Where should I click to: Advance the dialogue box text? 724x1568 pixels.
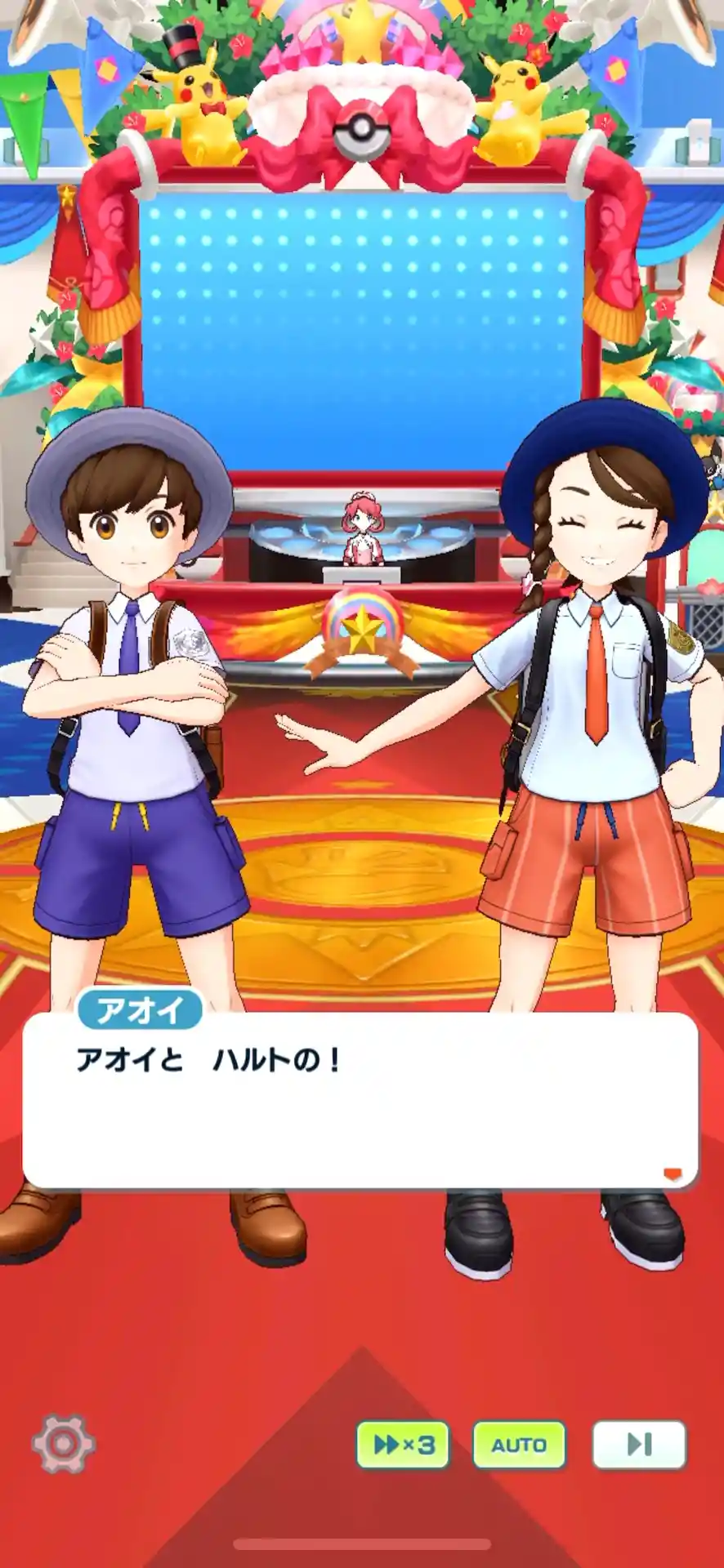pyautogui.click(x=360, y=1098)
